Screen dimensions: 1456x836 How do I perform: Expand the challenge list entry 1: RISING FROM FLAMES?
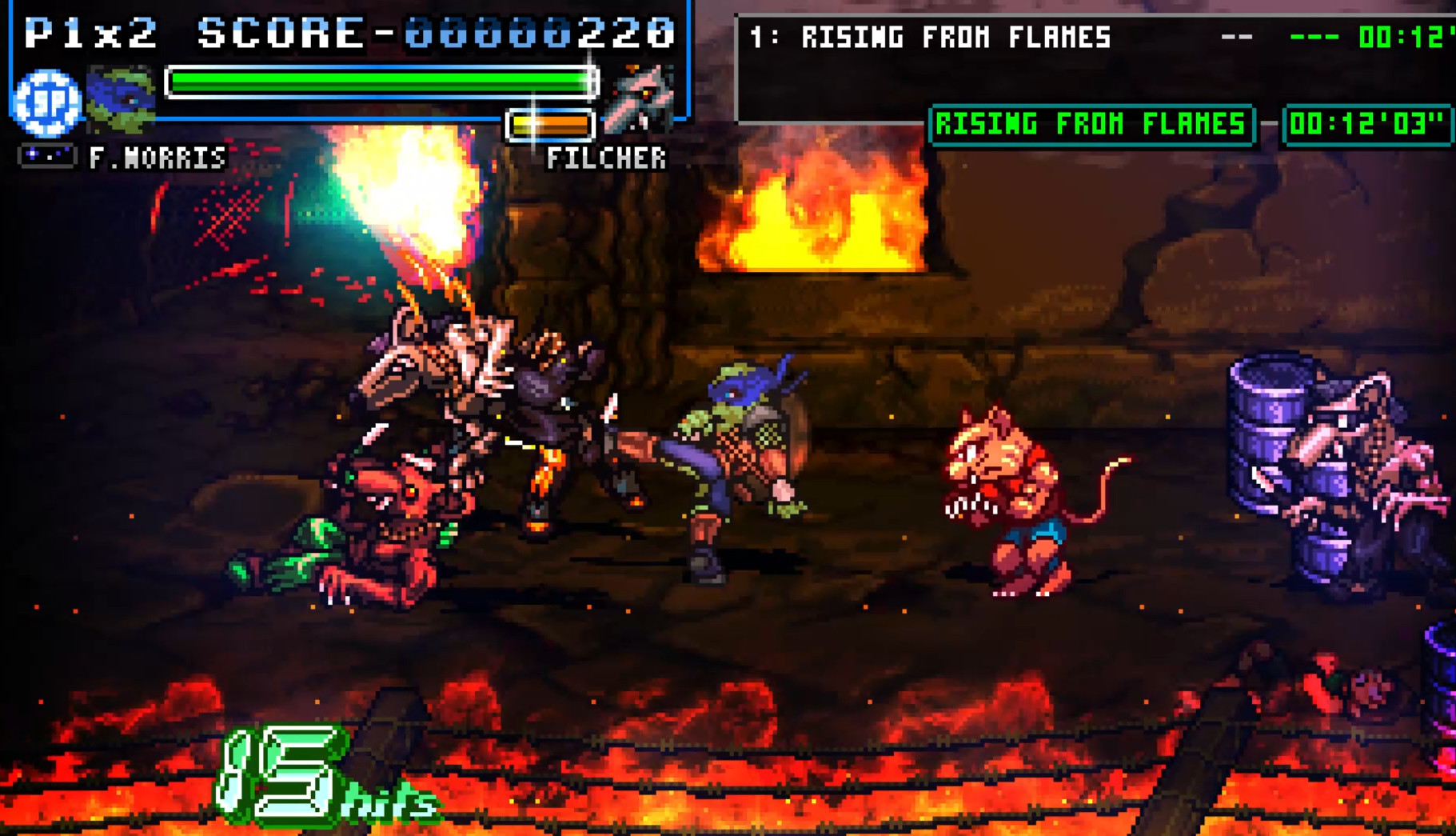927,37
